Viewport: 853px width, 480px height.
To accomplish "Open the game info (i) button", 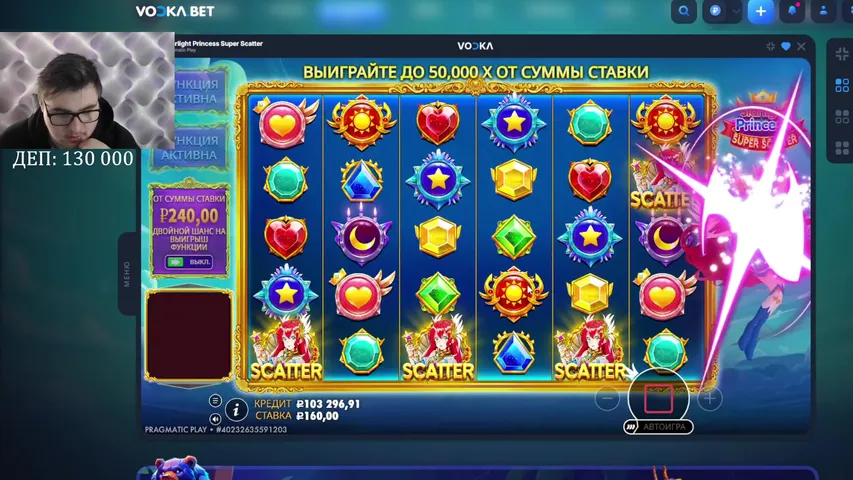I will pos(237,408).
